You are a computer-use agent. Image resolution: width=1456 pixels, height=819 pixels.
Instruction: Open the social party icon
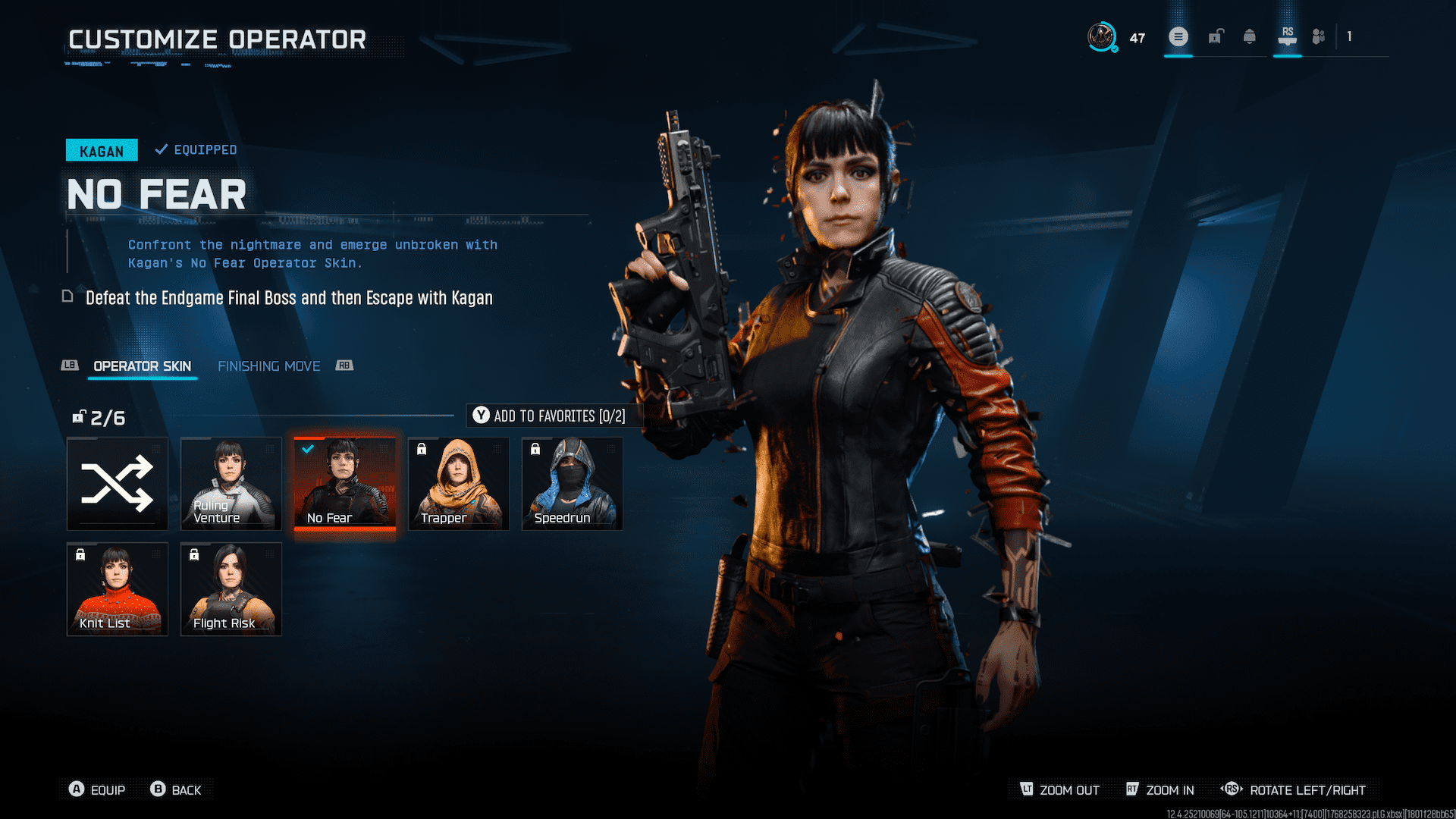click(1319, 36)
